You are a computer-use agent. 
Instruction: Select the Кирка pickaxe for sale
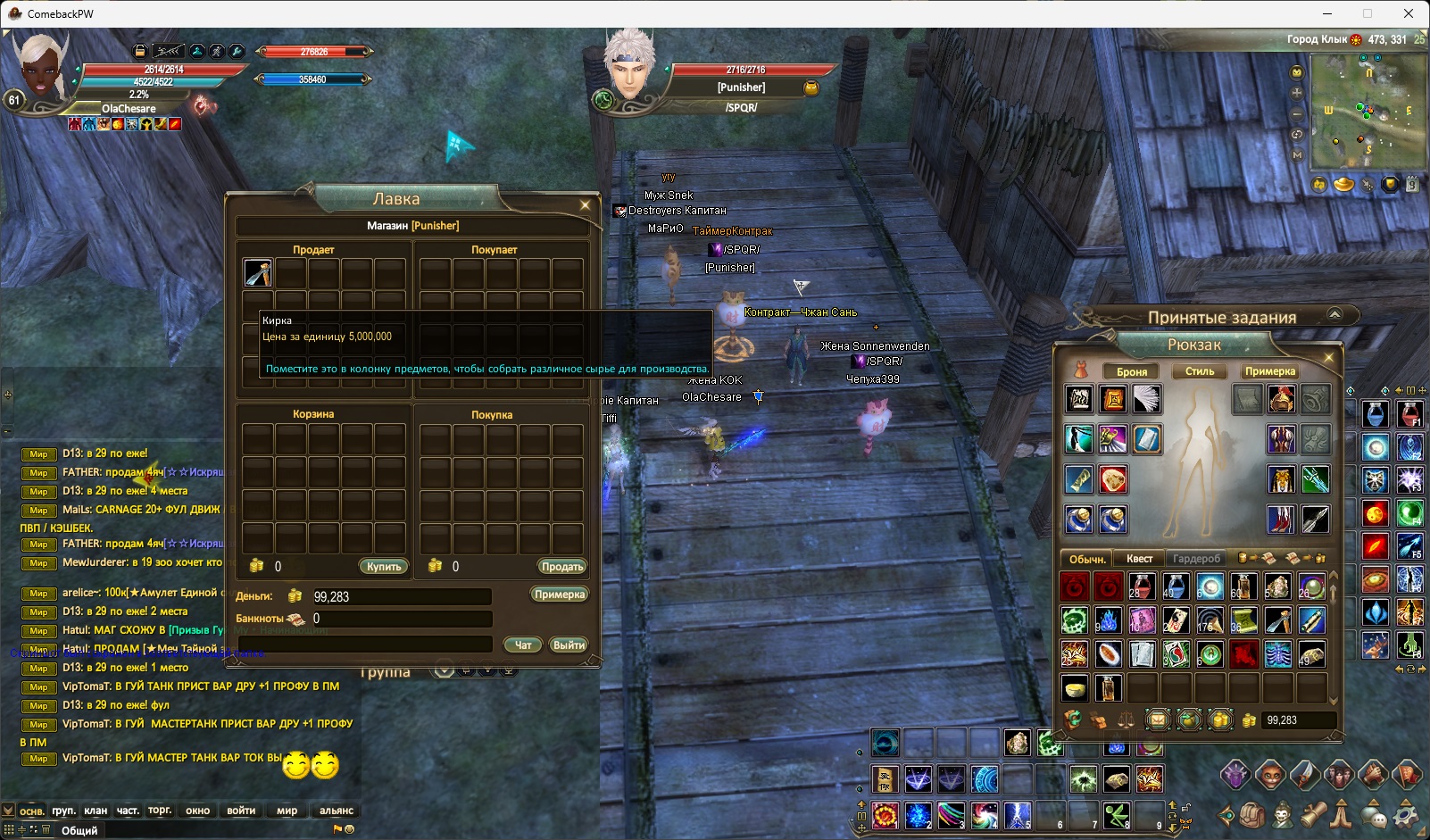[x=258, y=272]
